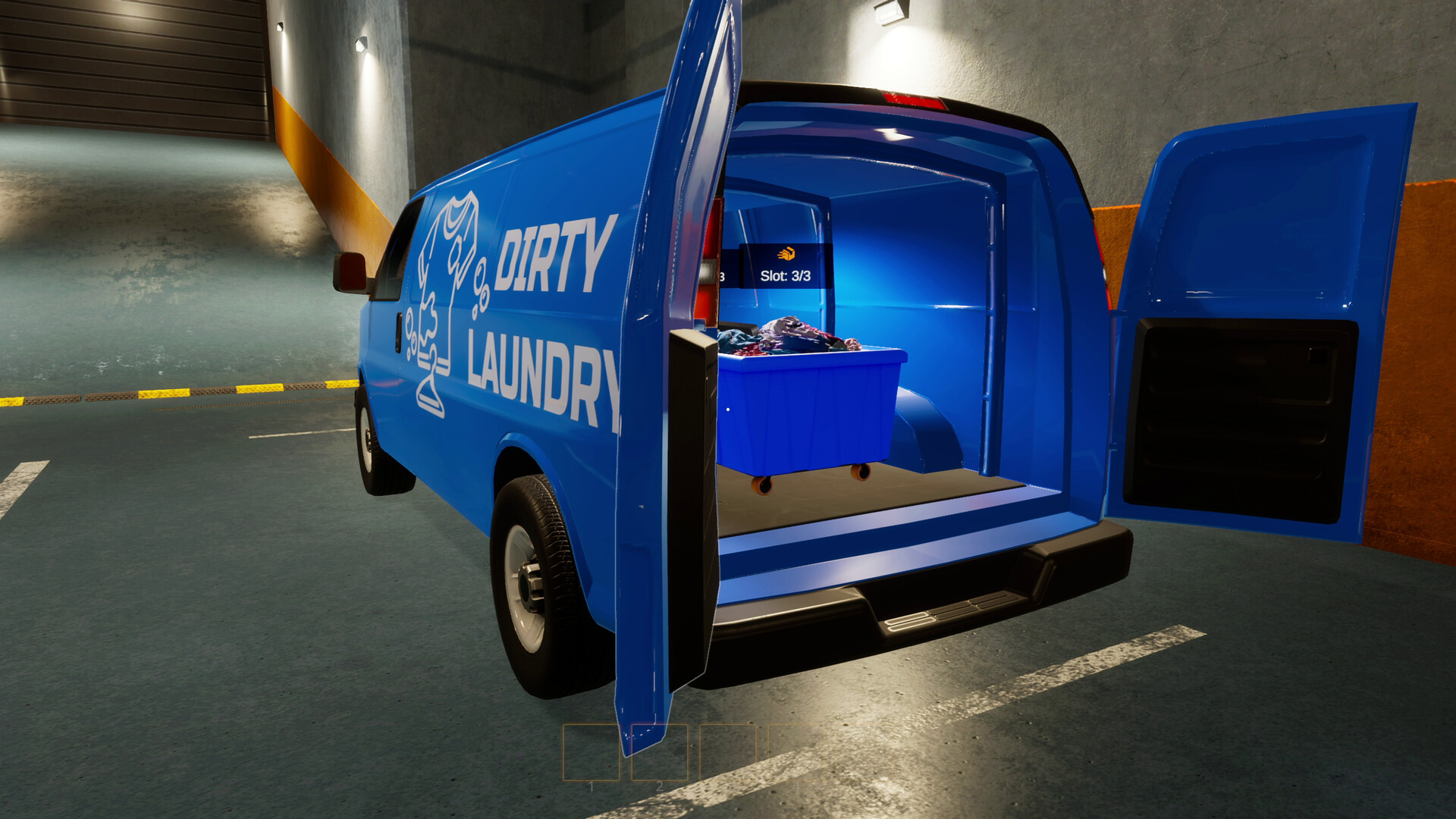The width and height of the screenshot is (1456, 819).
Task: Click the bubbles graphic next to the shirt logo
Action: 478,287
